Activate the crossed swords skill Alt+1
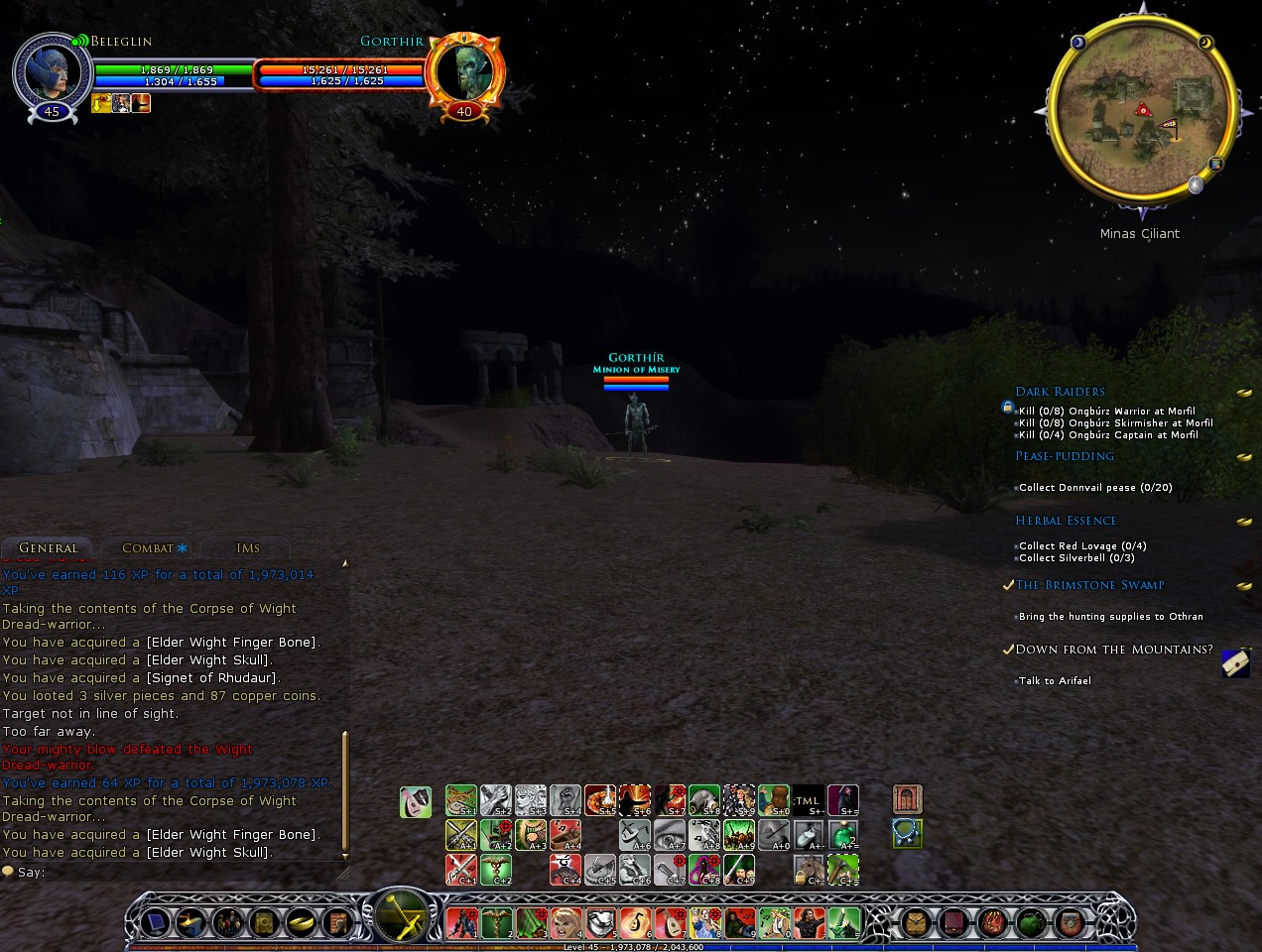This screenshot has height=952, width=1262. click(x=461, y=835)
